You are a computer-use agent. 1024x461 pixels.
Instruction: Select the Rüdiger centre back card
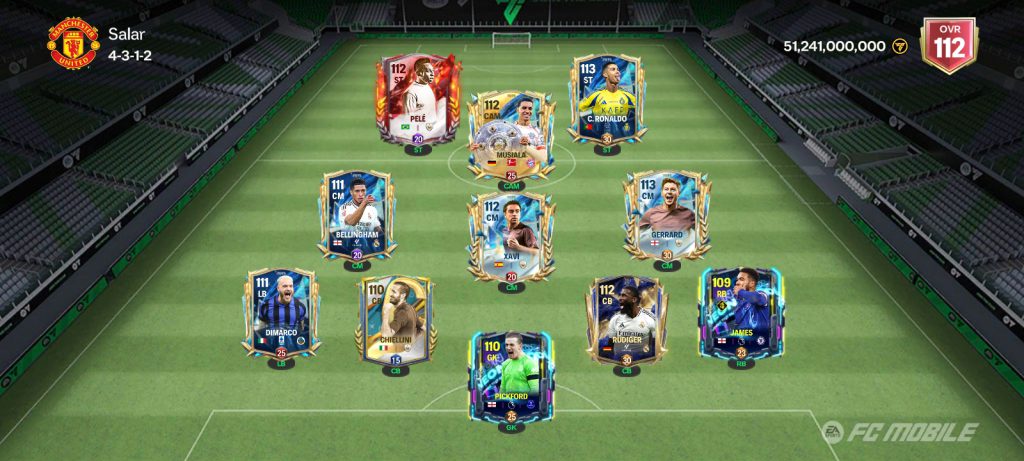point(626,320)
